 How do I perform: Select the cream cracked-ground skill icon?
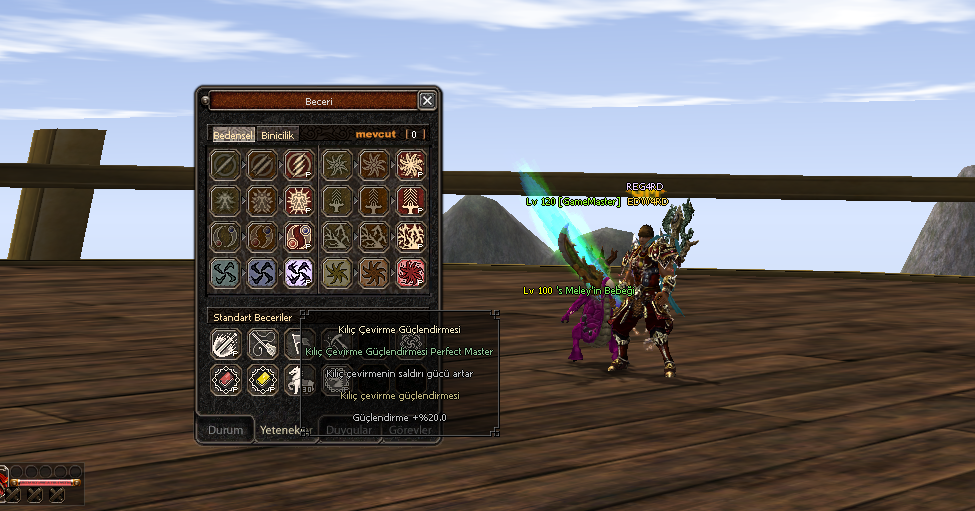[x=411, y=237]
